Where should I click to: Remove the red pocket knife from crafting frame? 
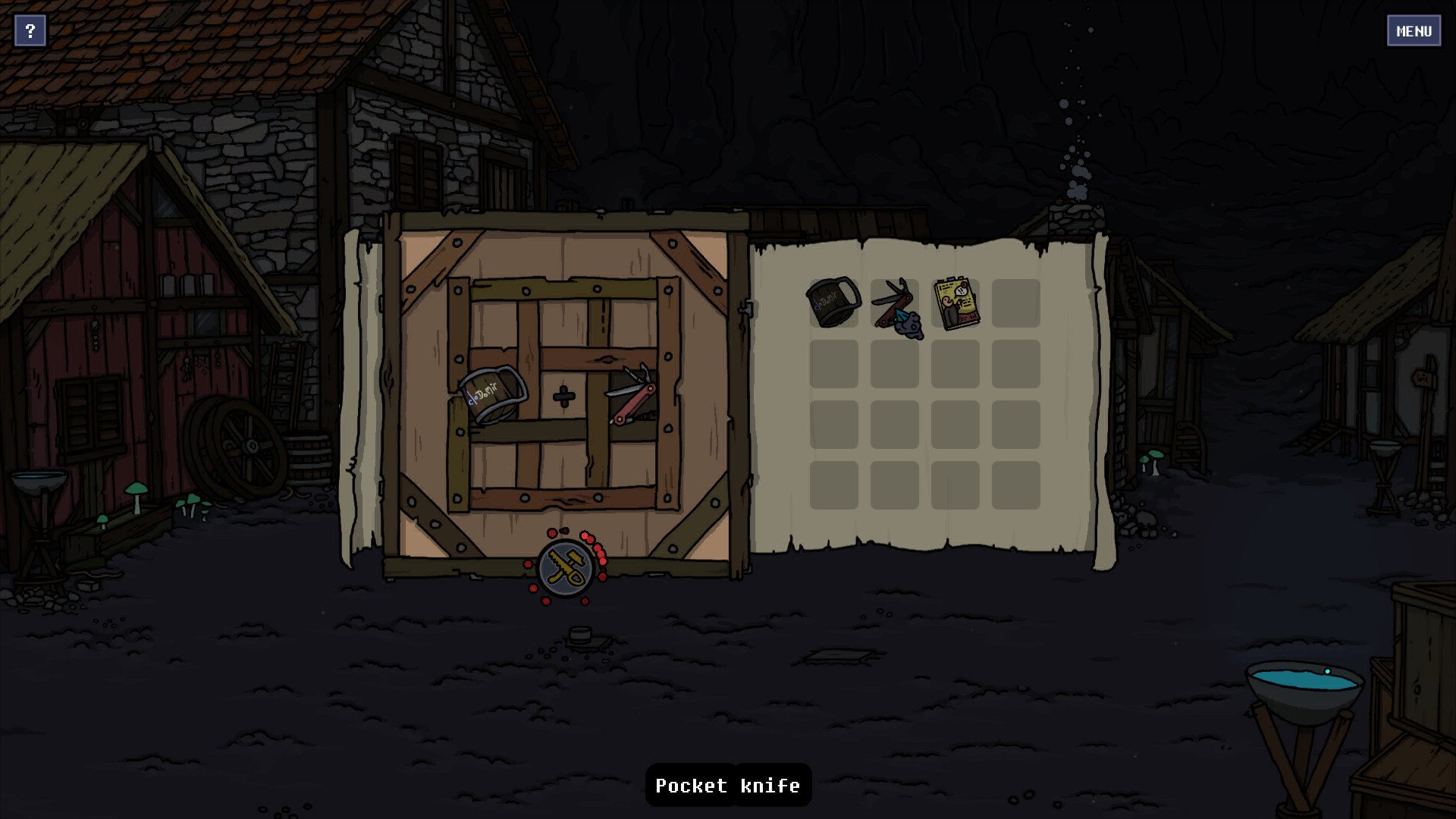point(632,394)
